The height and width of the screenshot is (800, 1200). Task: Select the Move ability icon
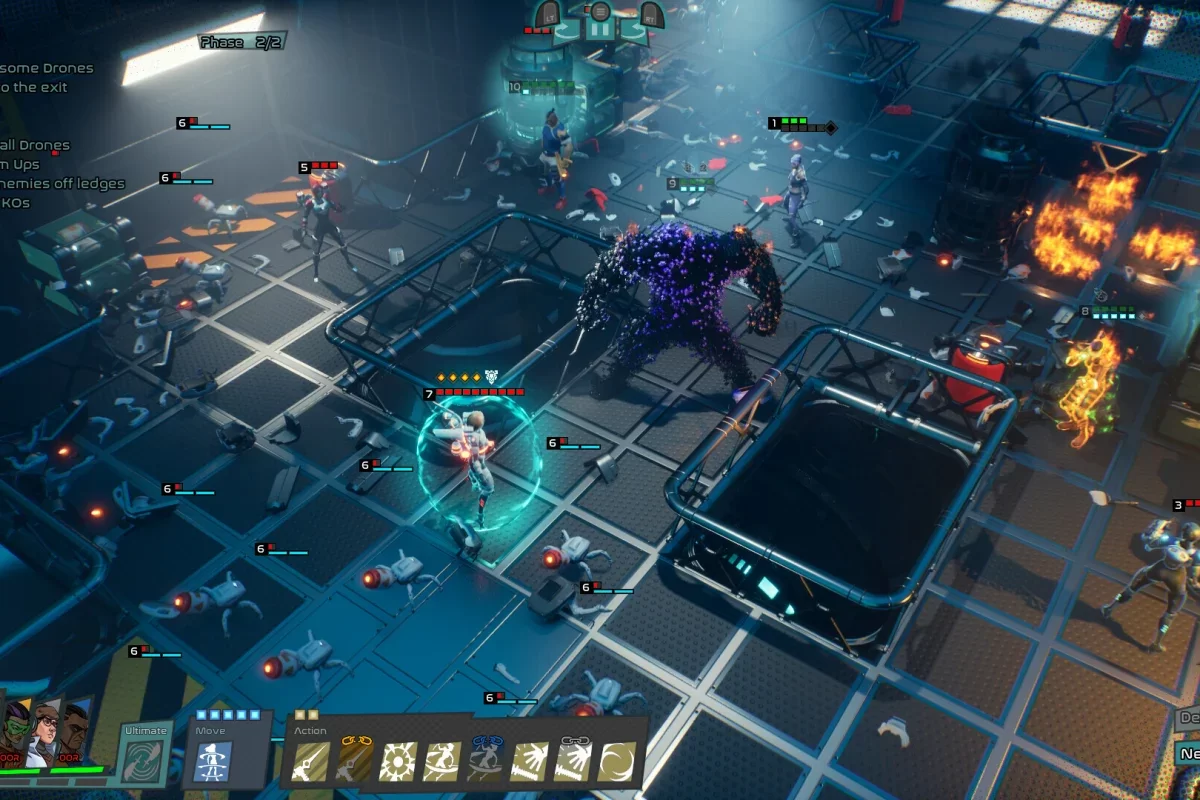click(x=213, y=760)
